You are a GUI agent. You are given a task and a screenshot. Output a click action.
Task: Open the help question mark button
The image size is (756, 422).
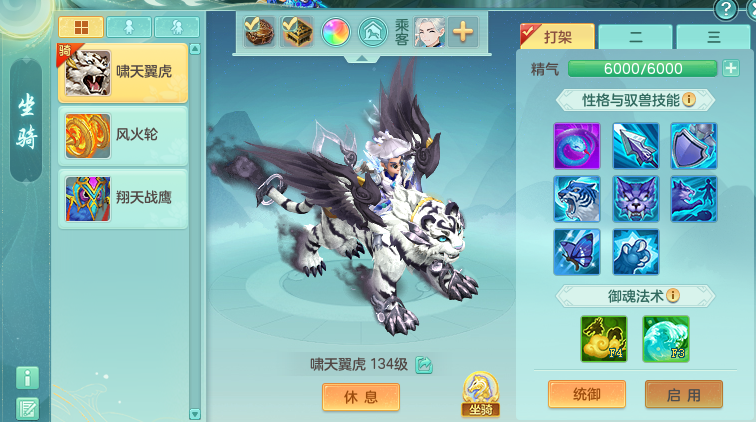(725, 10)
